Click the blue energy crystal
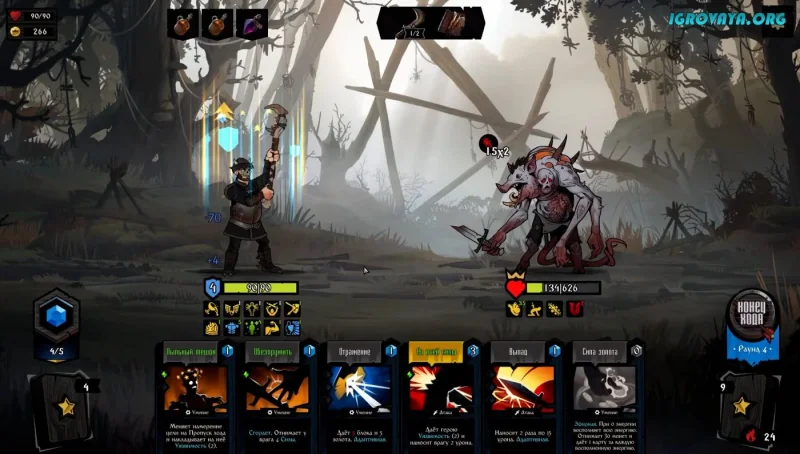Image resolution: width=800 pixels, height=454 pixels. pos(56,318)
